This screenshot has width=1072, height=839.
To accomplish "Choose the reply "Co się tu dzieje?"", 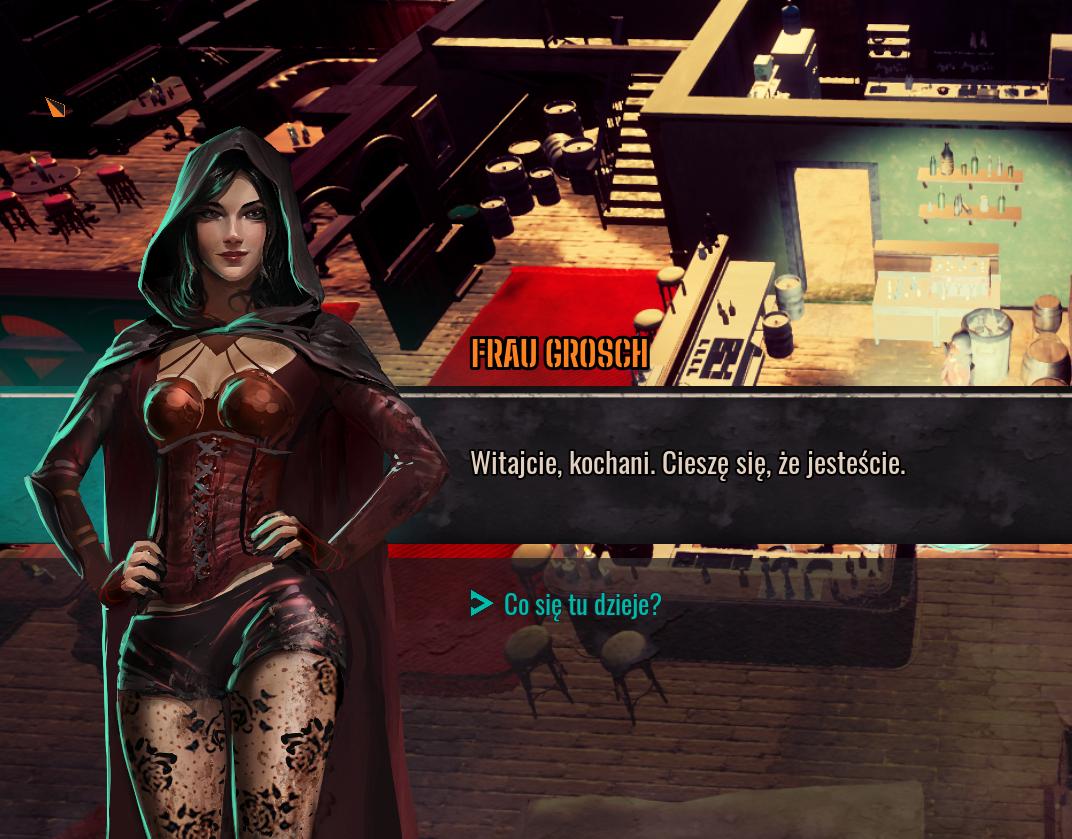I will click(x=582, y=604).
